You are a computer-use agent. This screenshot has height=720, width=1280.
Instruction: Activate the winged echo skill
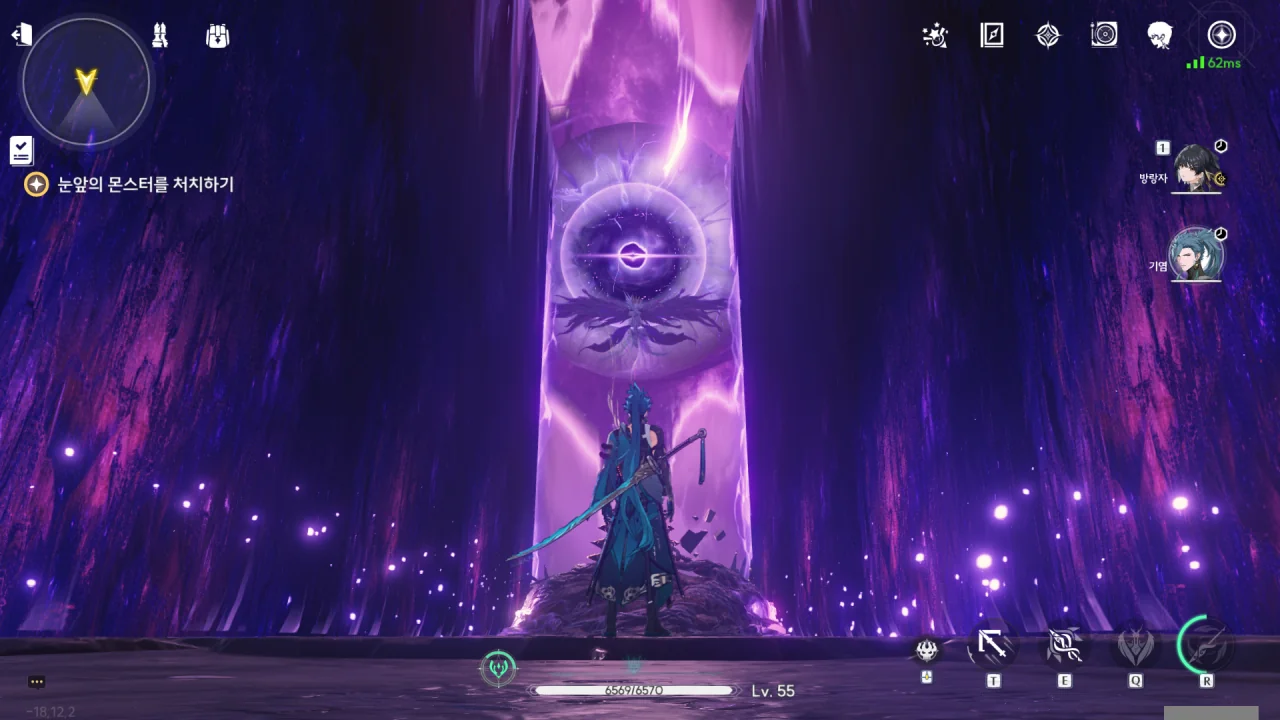[x=1135, y=646]
